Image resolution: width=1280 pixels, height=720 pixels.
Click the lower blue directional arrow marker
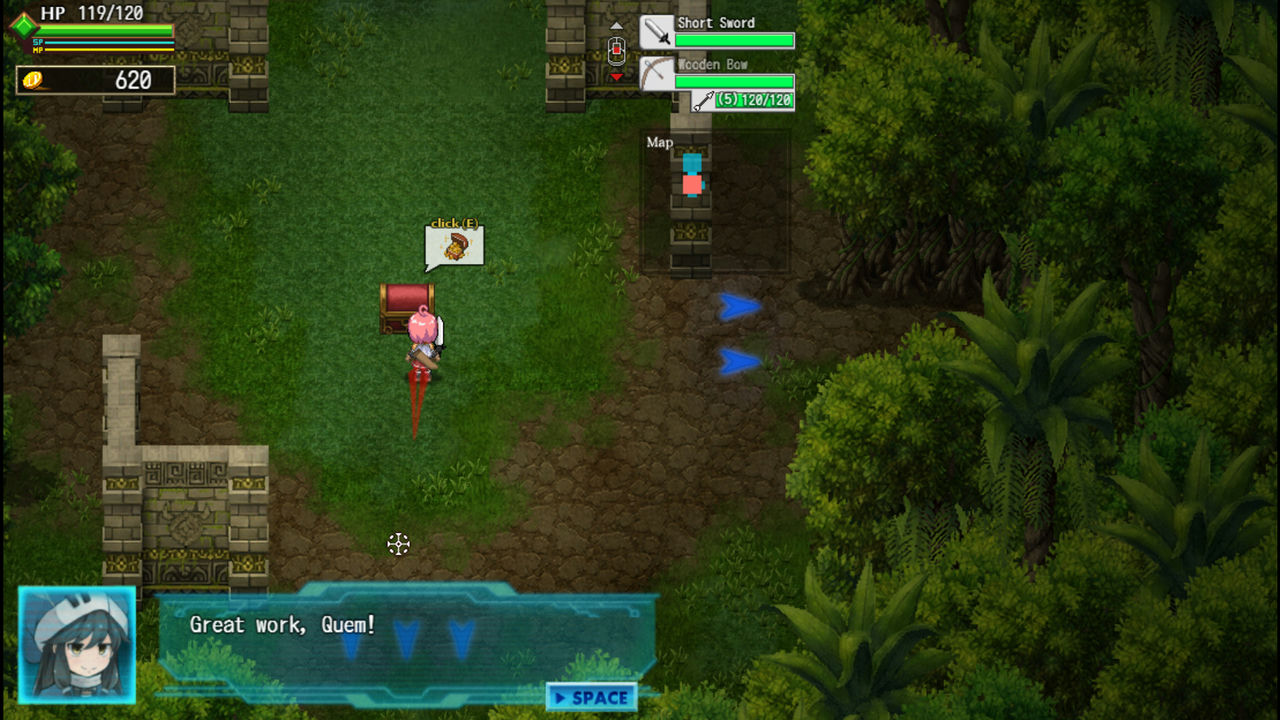pos(738,360)
